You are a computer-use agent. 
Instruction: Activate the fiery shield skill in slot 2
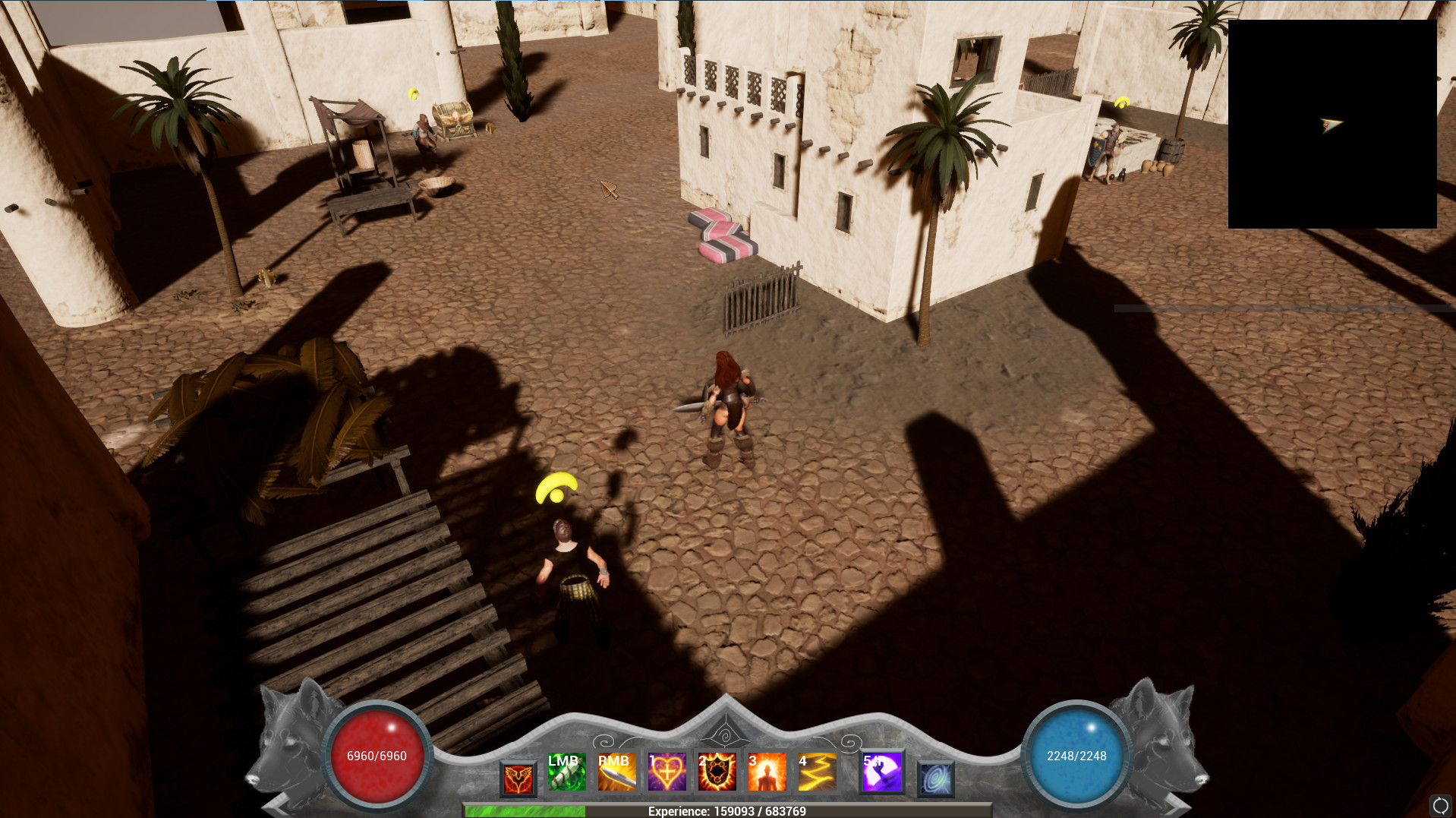717,772
